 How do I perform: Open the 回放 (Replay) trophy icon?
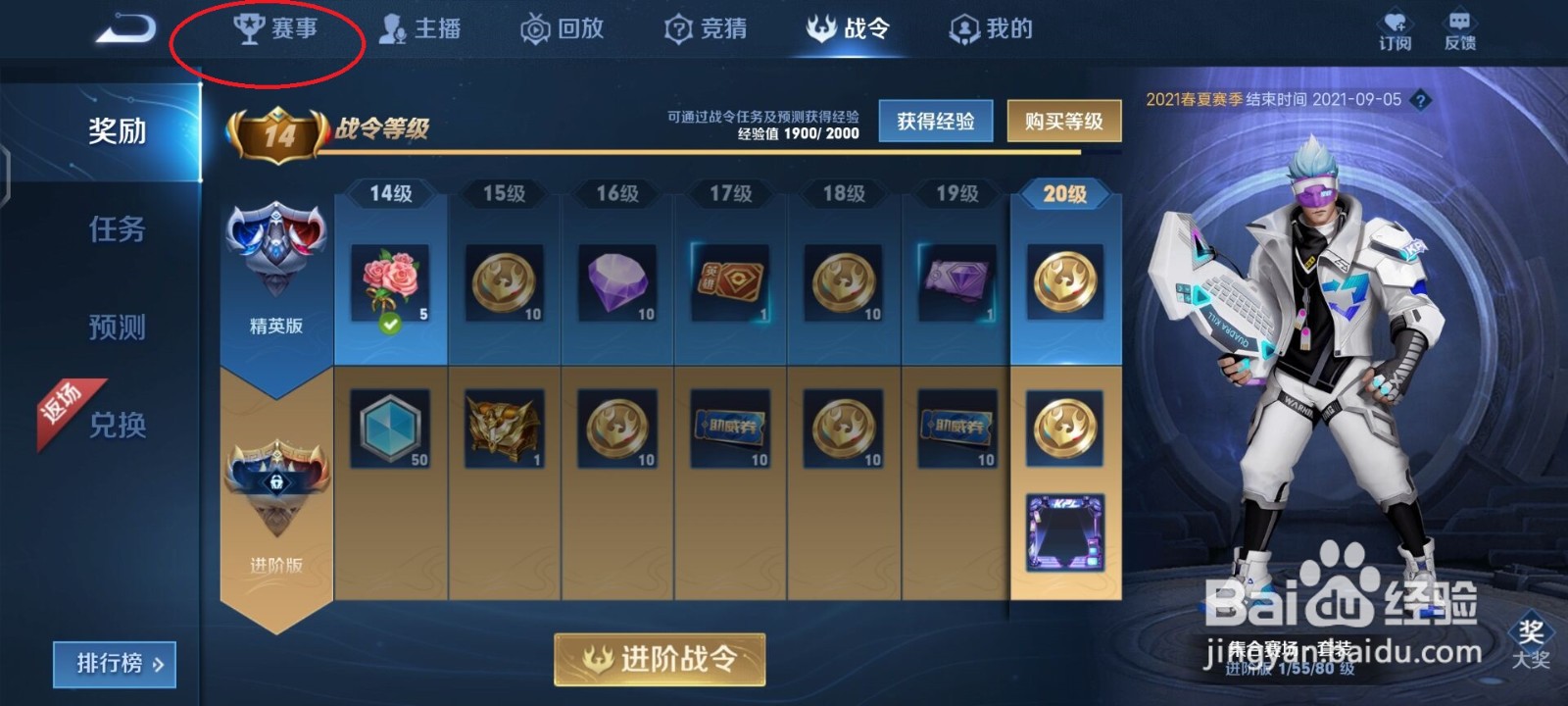pyautogui.click(x=561, y=29)
